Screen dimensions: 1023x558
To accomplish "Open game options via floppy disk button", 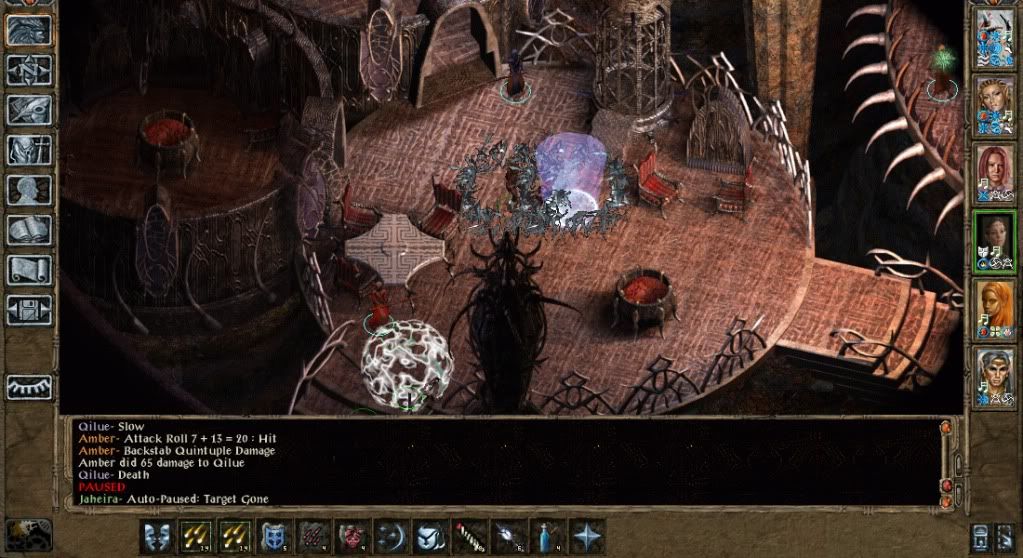I will coord(28,309).
